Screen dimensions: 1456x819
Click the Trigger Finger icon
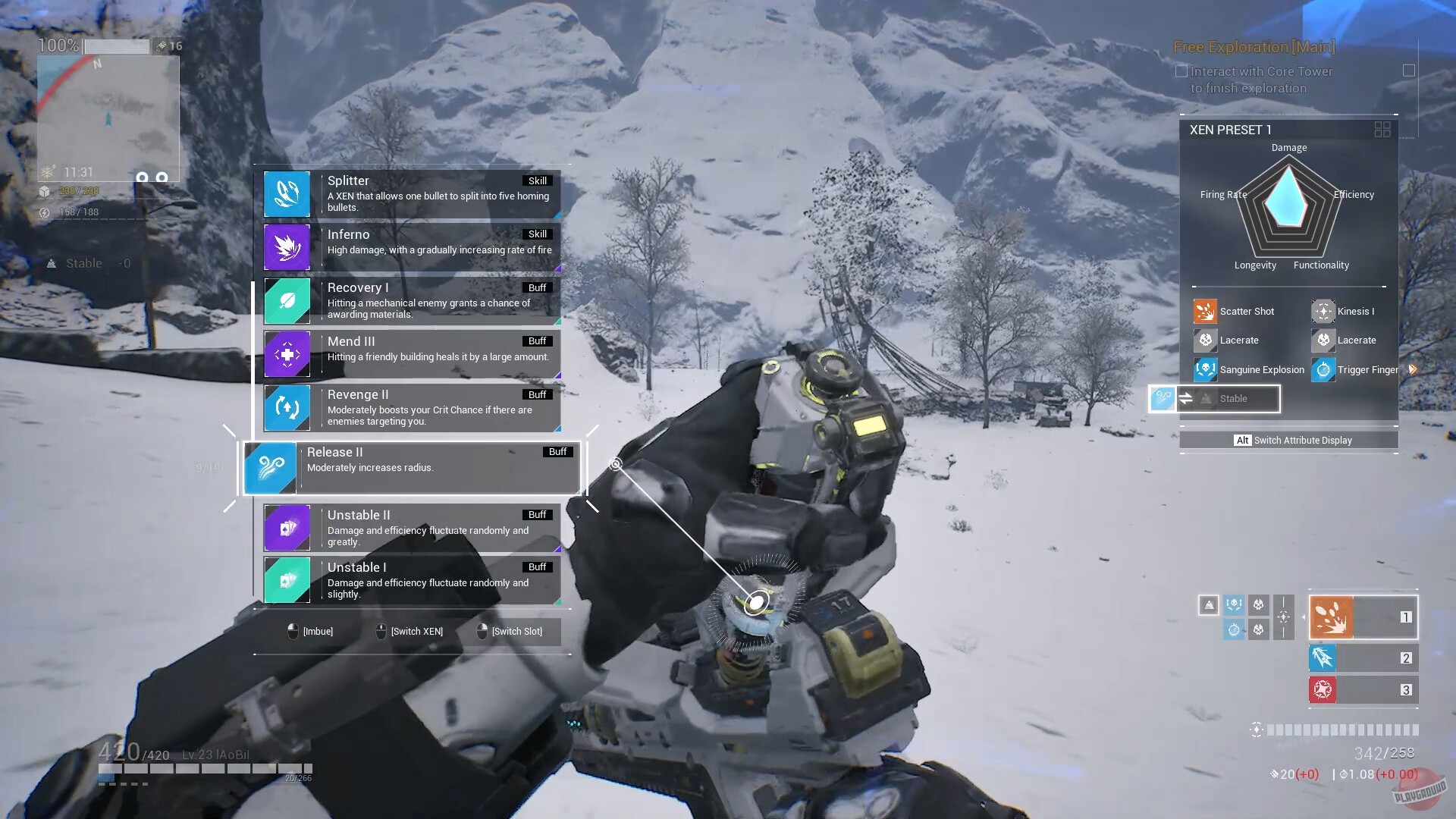tap(1323, 369)
